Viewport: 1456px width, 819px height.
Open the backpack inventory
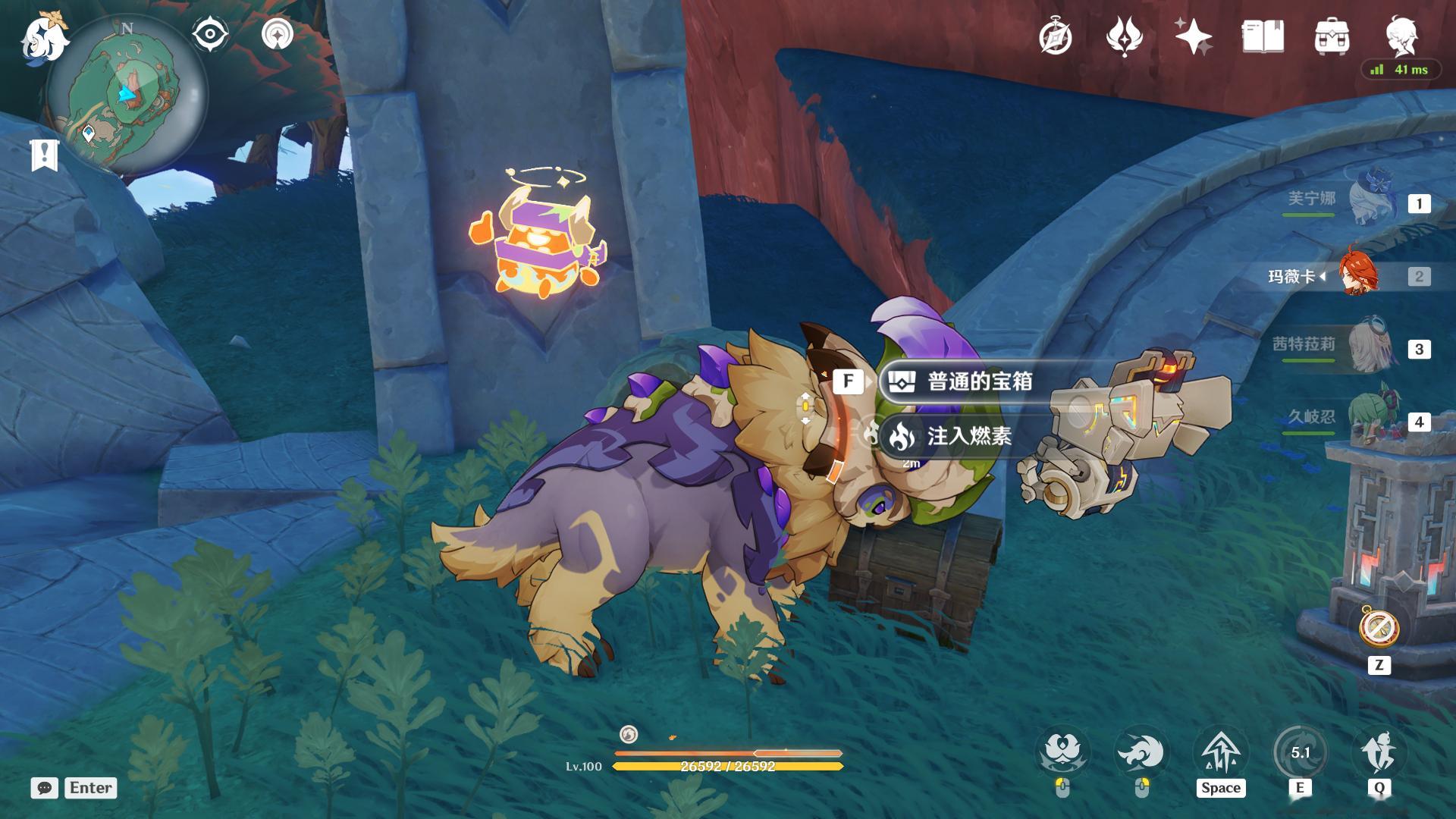click(x=1332, y=36)
